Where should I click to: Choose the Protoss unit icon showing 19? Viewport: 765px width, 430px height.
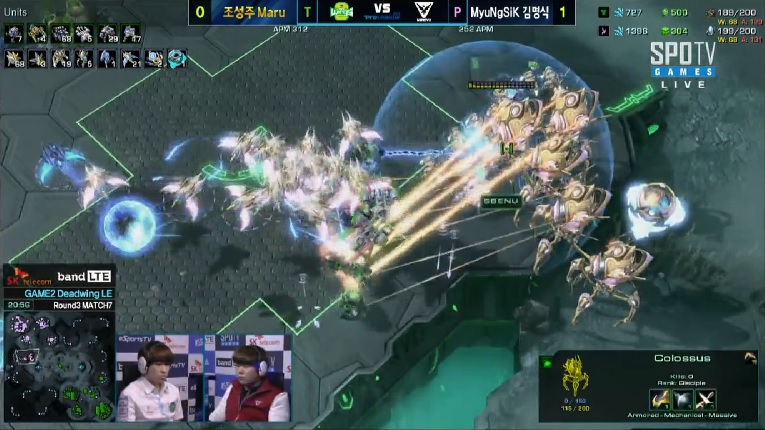(60, 59)
